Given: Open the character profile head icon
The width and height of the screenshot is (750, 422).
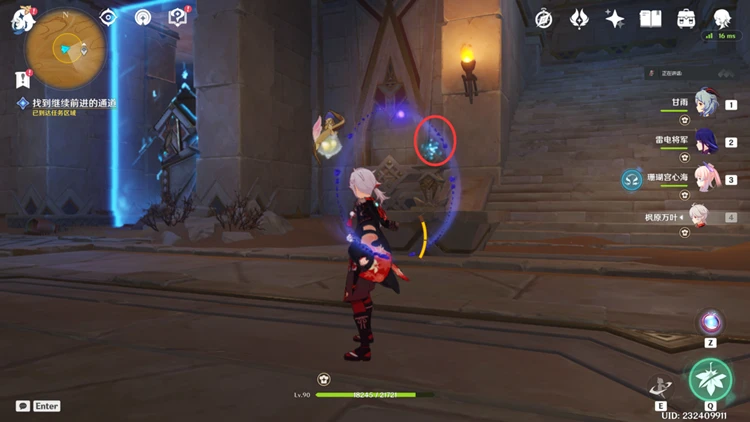Looking at the screenshot, I should tap(722, 18).
